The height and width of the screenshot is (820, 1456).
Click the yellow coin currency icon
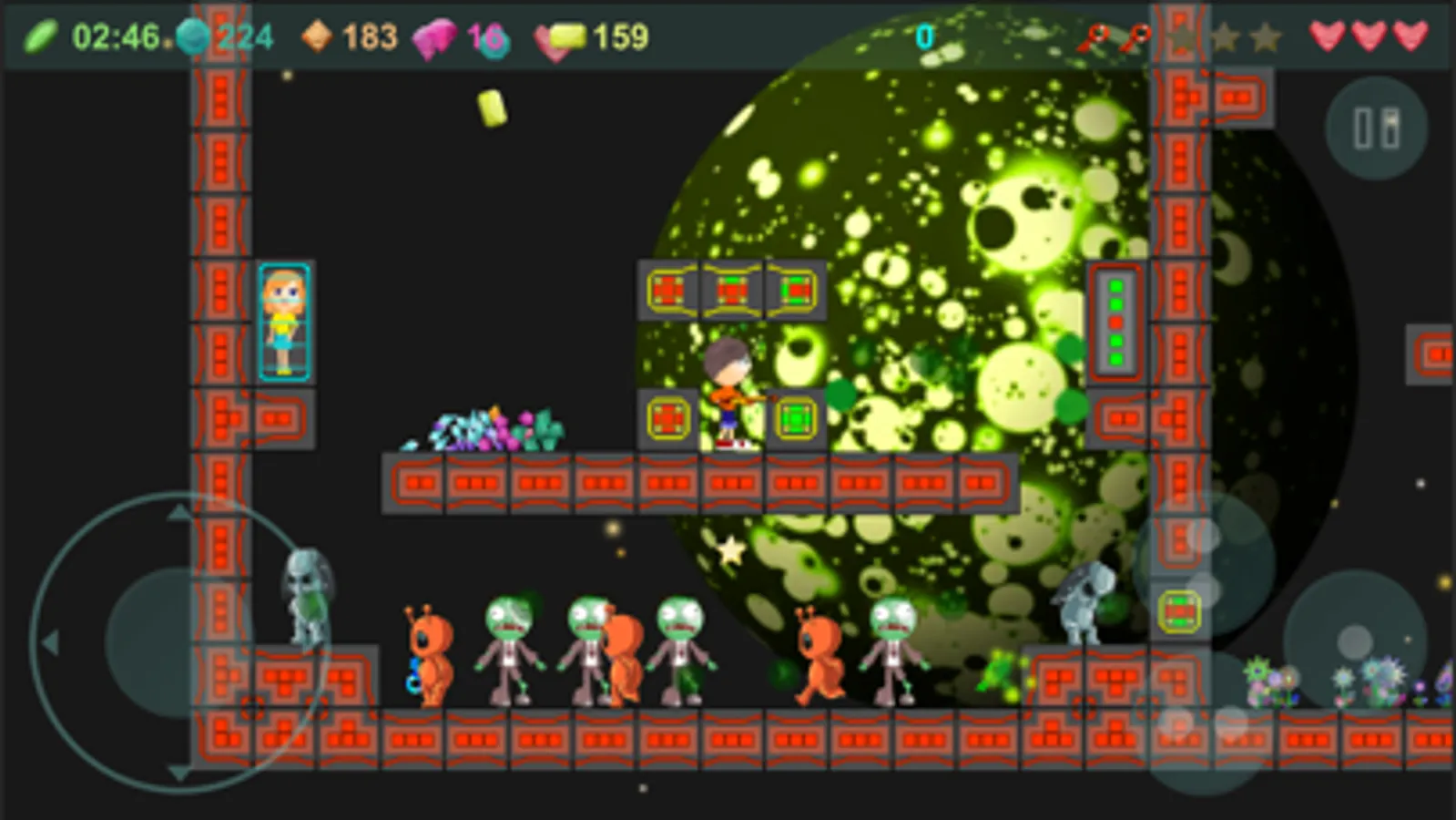[562, 37]
